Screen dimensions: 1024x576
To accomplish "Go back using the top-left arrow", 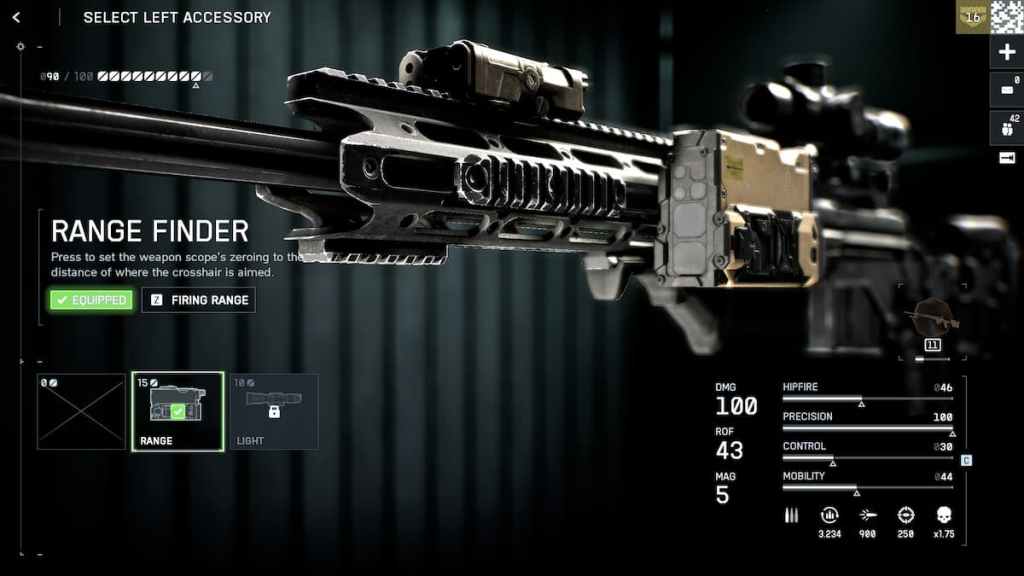I will 16,17.
